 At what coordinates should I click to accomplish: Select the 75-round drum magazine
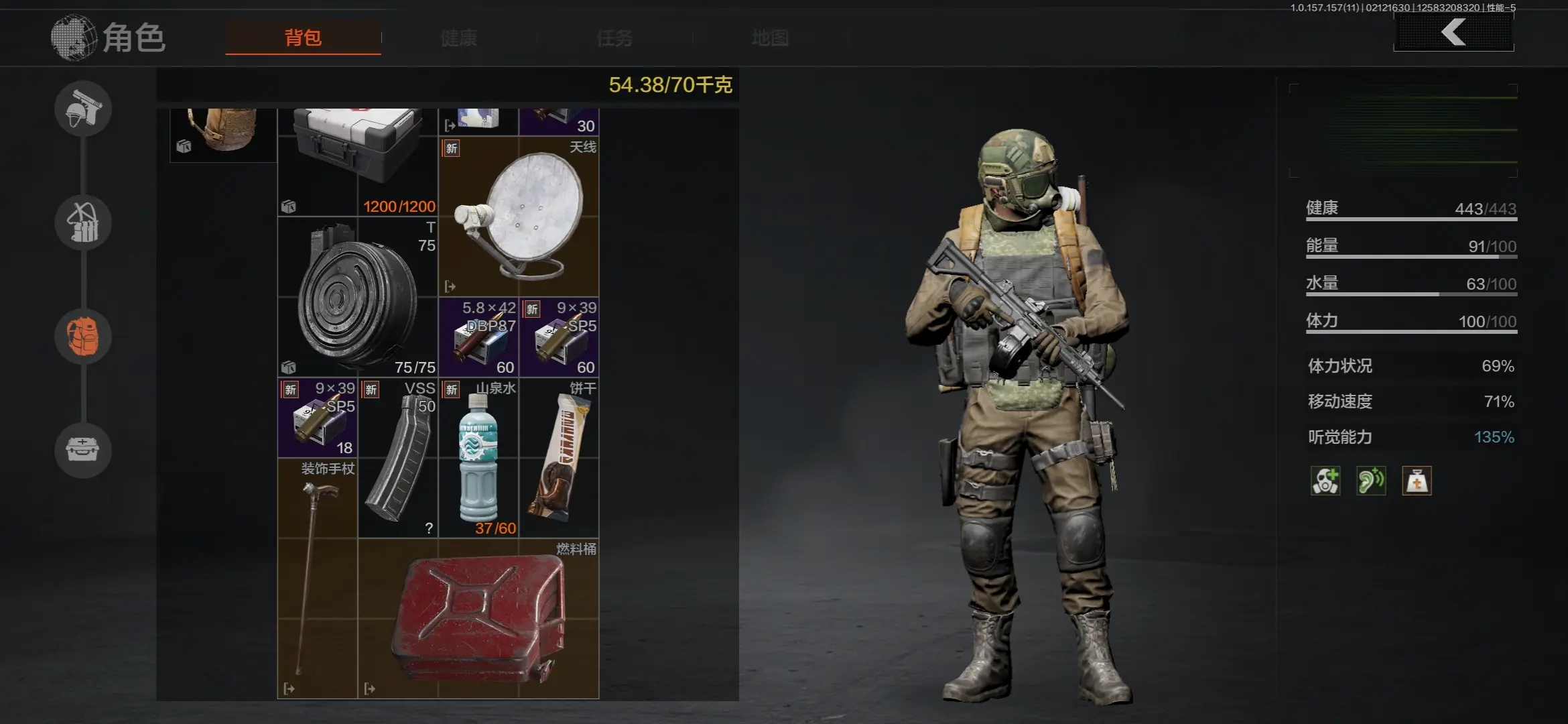coord(358,296)
